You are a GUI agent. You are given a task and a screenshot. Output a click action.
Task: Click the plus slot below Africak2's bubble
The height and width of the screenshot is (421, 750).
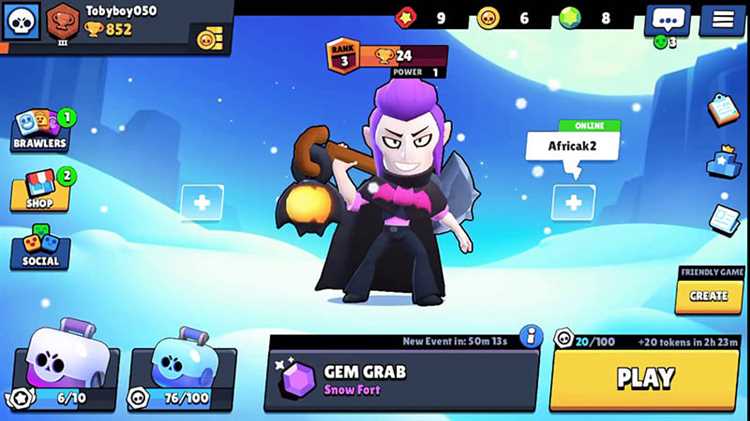point(573,203)
